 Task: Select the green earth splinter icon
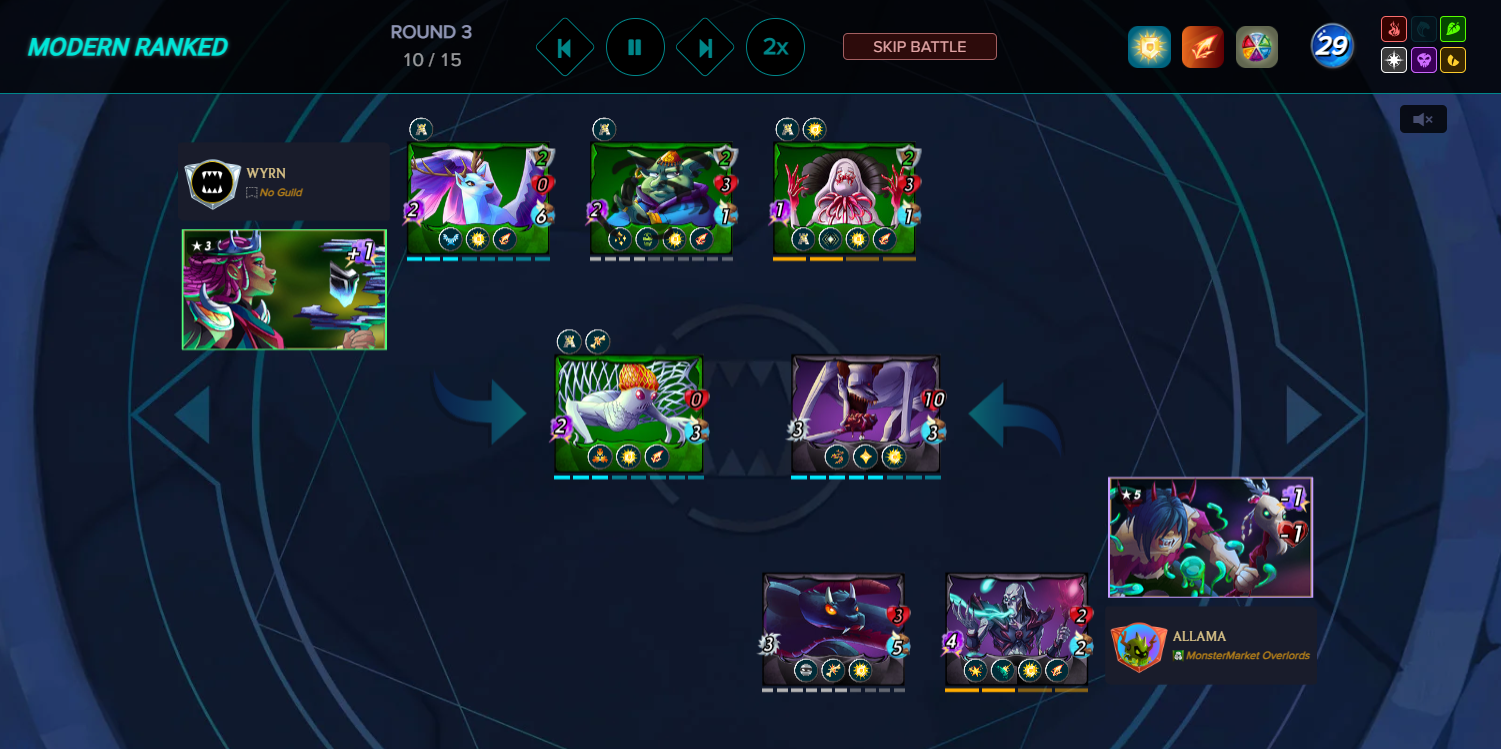[1453, 29]
